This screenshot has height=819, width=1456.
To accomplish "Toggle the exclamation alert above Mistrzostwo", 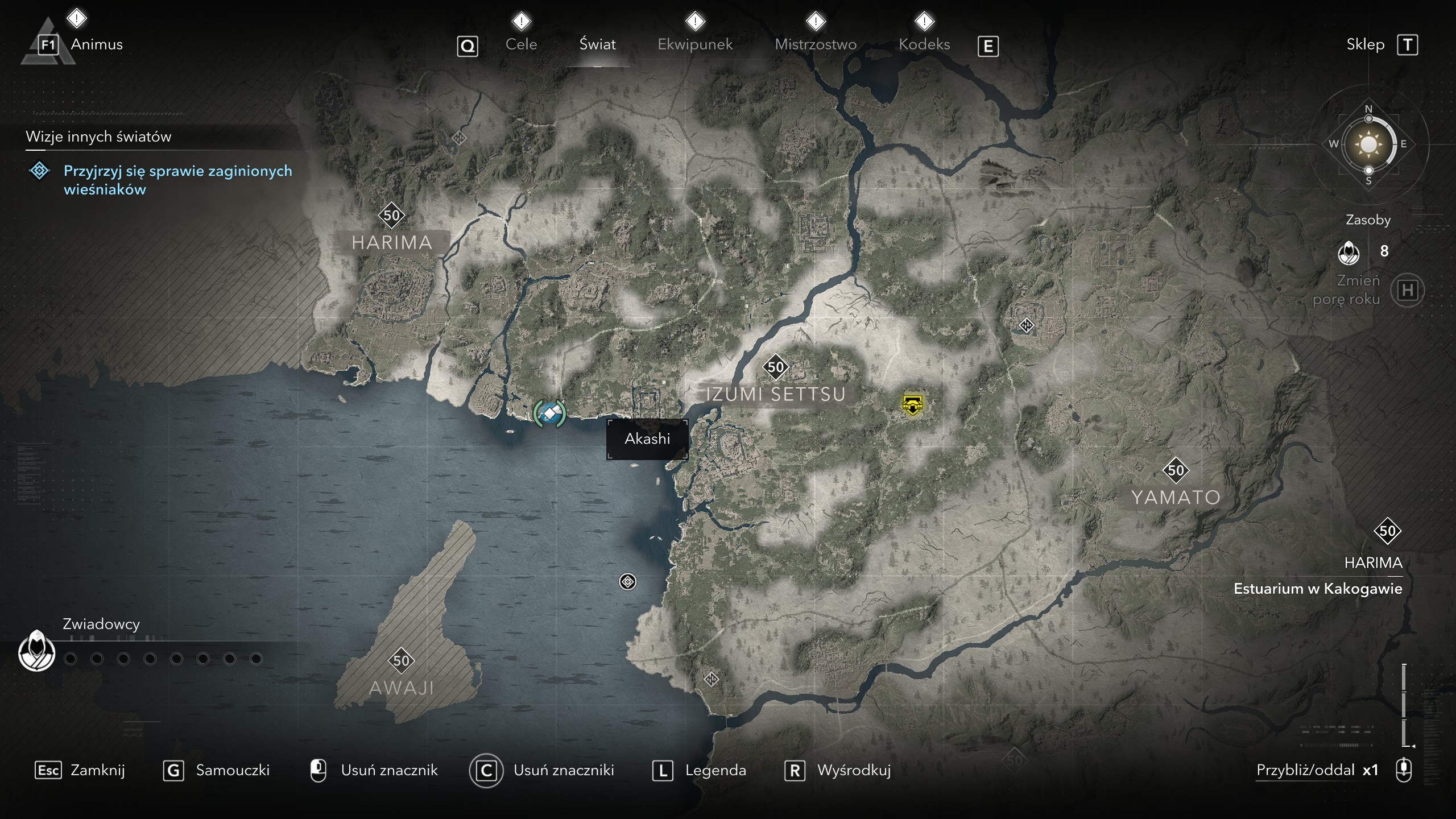I will click(816, 20).
